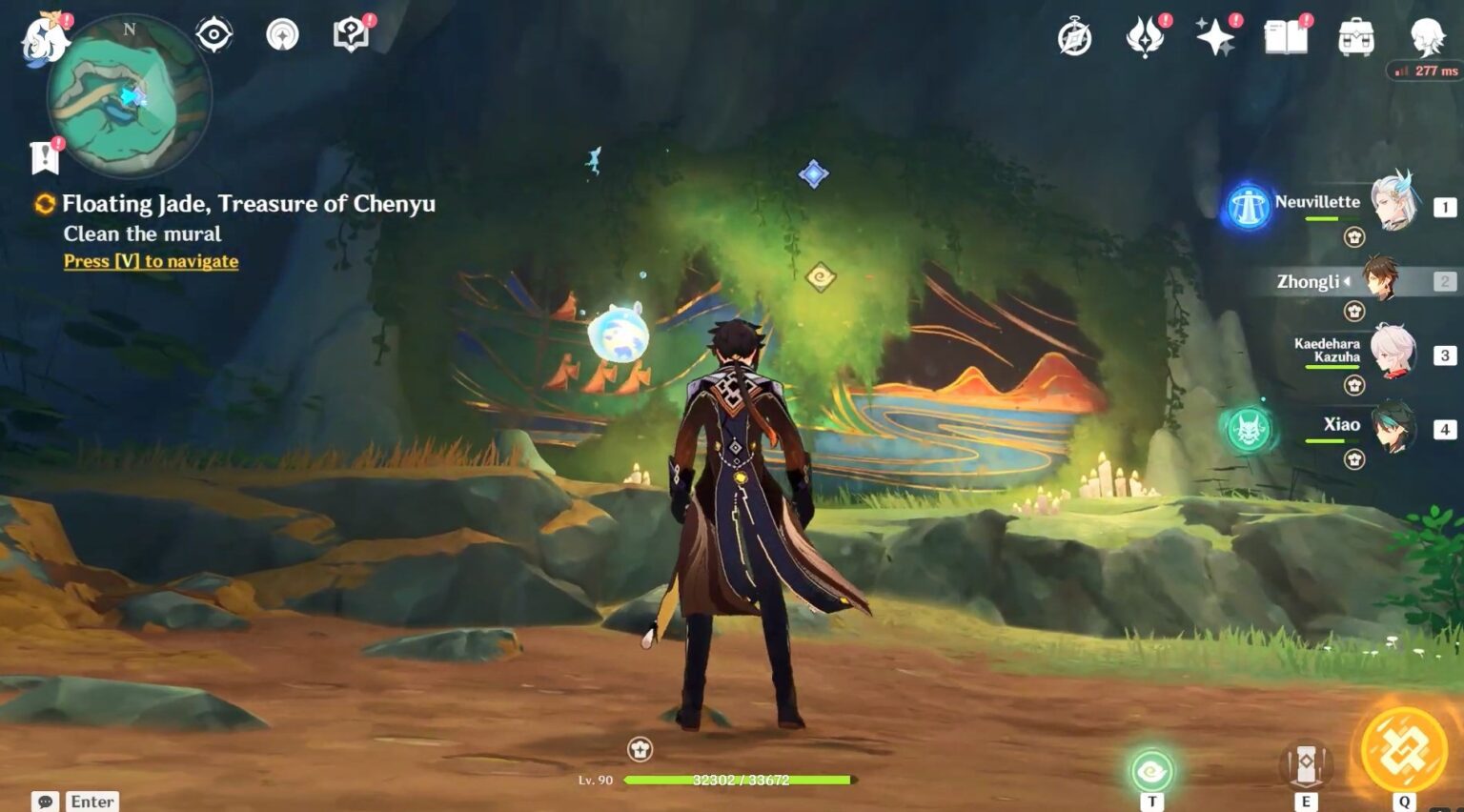Click the Press [V] to navigate link
This screenshot has width=1464, height=812.
coord(150,261)
